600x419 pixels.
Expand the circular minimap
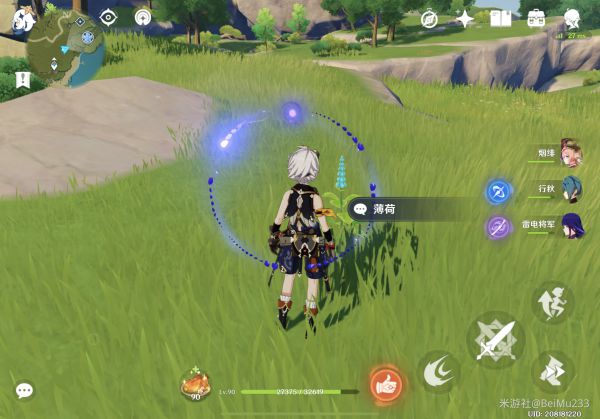pyautogui.click(x=67, y=49)
